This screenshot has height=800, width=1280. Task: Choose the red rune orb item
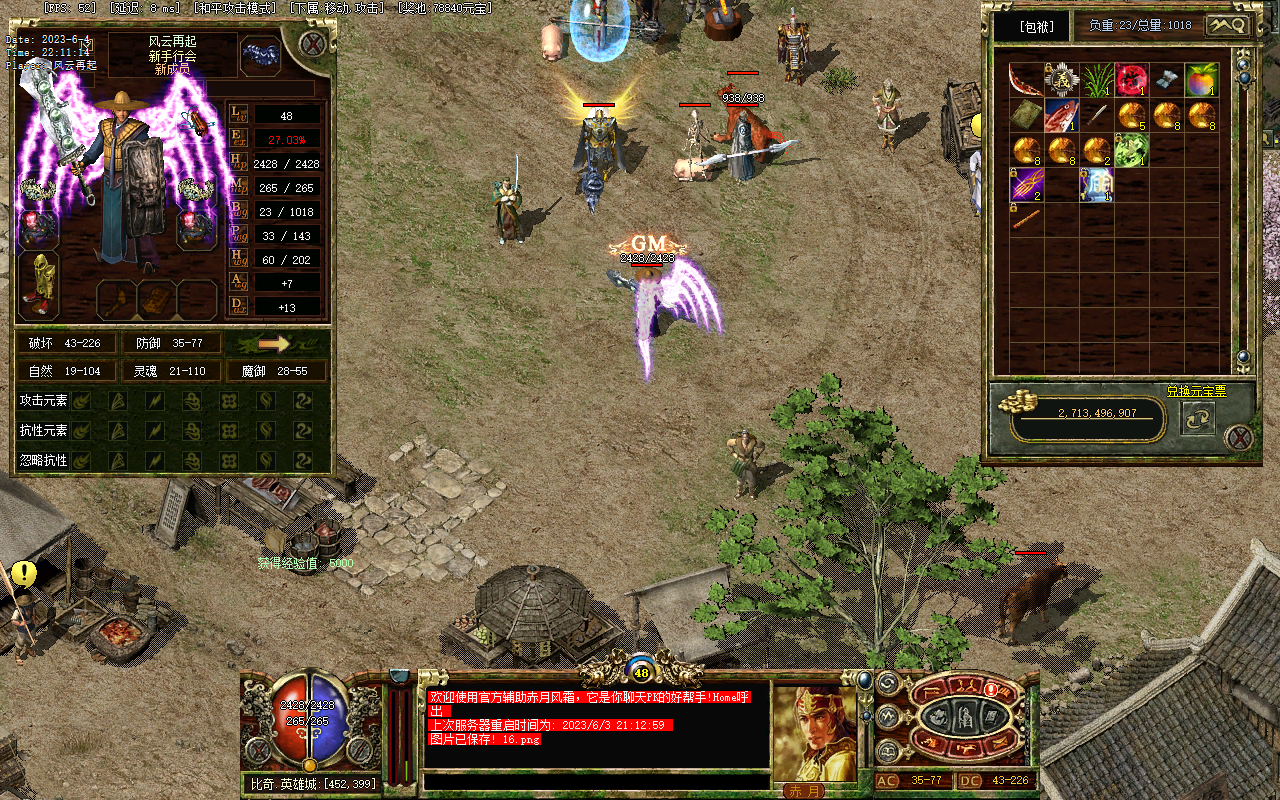tap(1131, 79)
